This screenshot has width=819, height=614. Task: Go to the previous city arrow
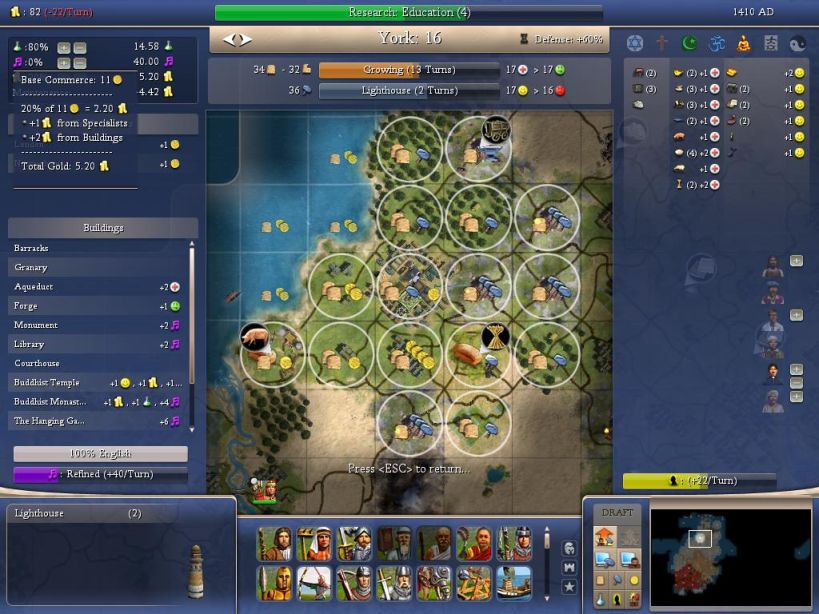click(x=228, y=40)
